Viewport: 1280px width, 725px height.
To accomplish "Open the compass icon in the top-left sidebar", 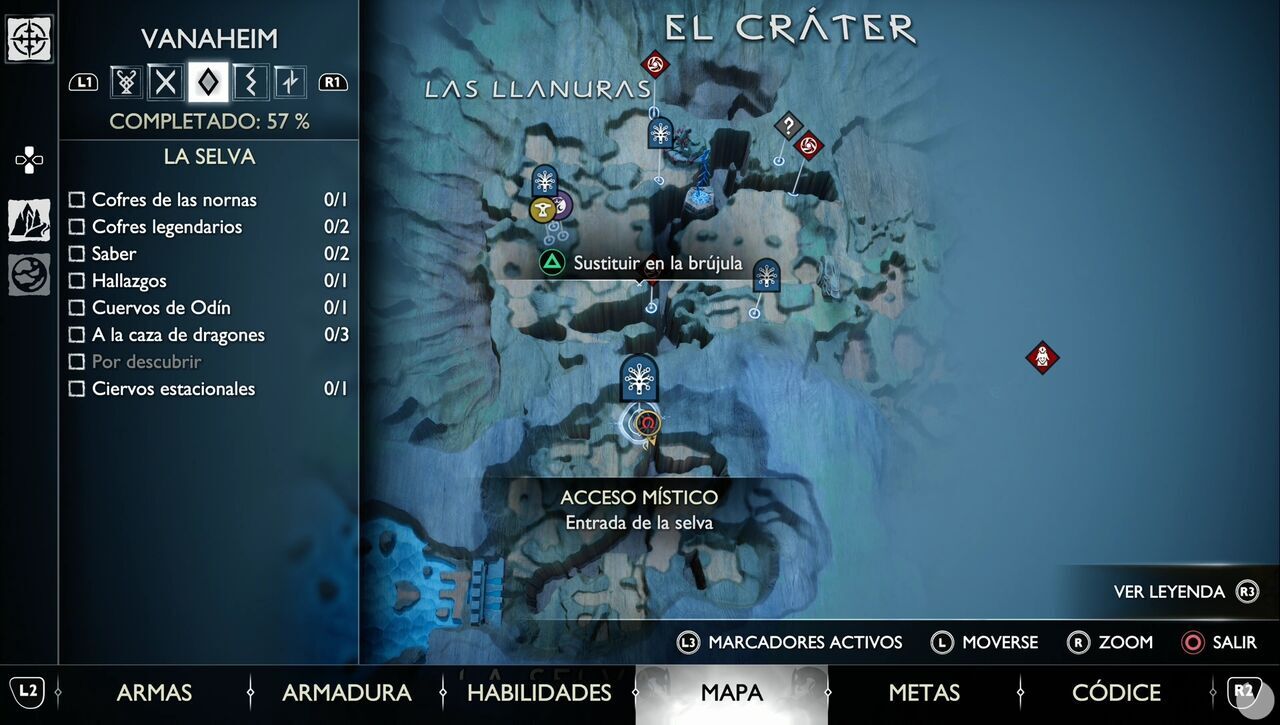I will 29,40.
